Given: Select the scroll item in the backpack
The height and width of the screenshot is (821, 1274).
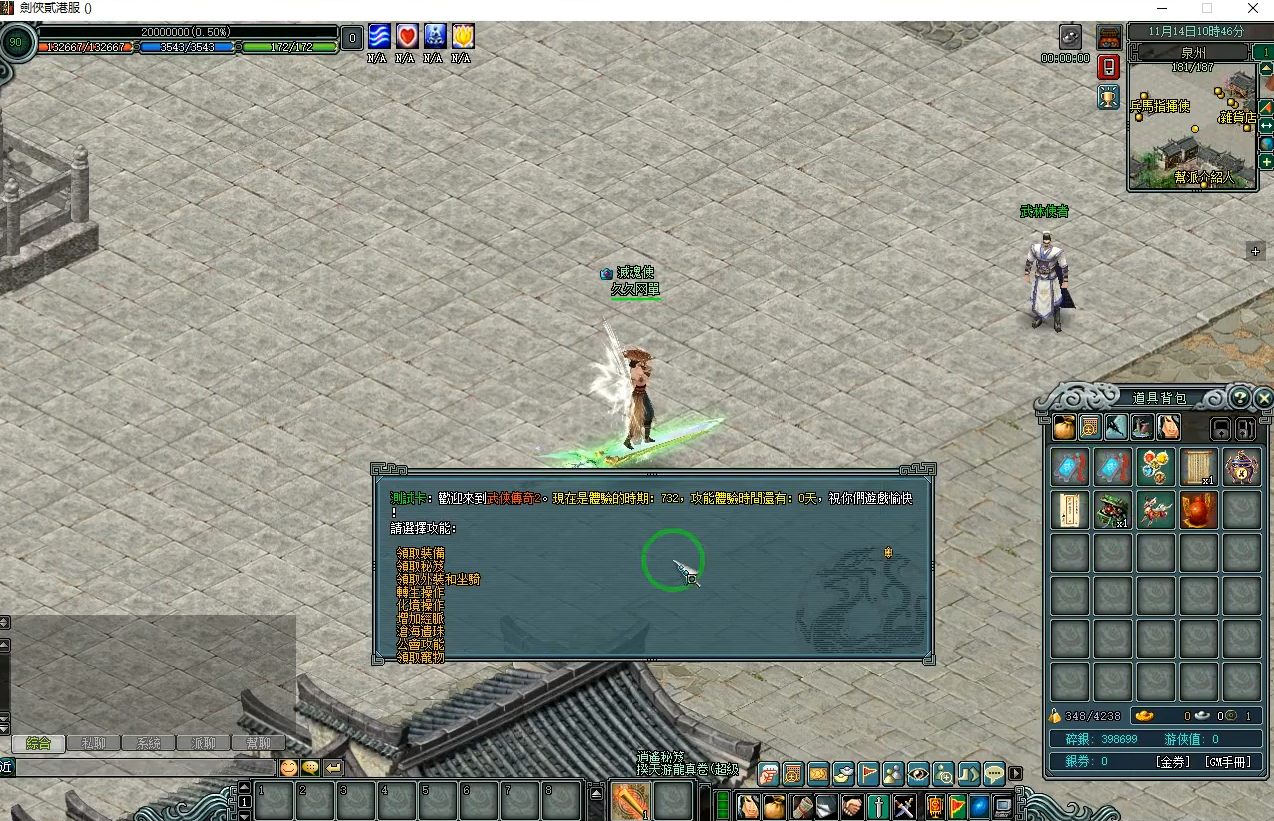Looking at the screenshot, I should [x=1197, y=467].
